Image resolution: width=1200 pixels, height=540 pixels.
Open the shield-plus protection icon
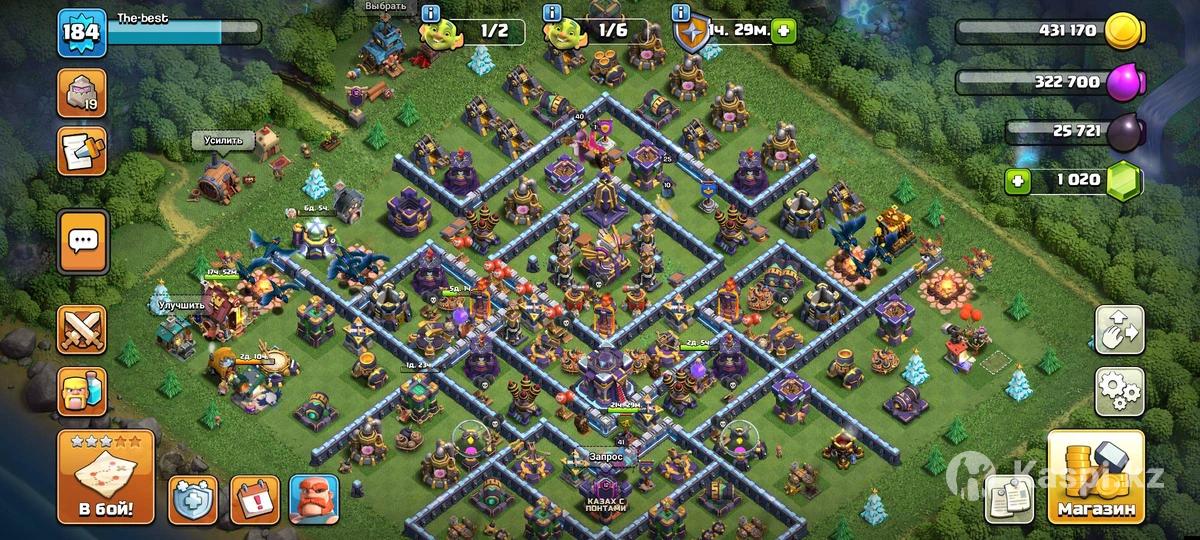point(192,498)
